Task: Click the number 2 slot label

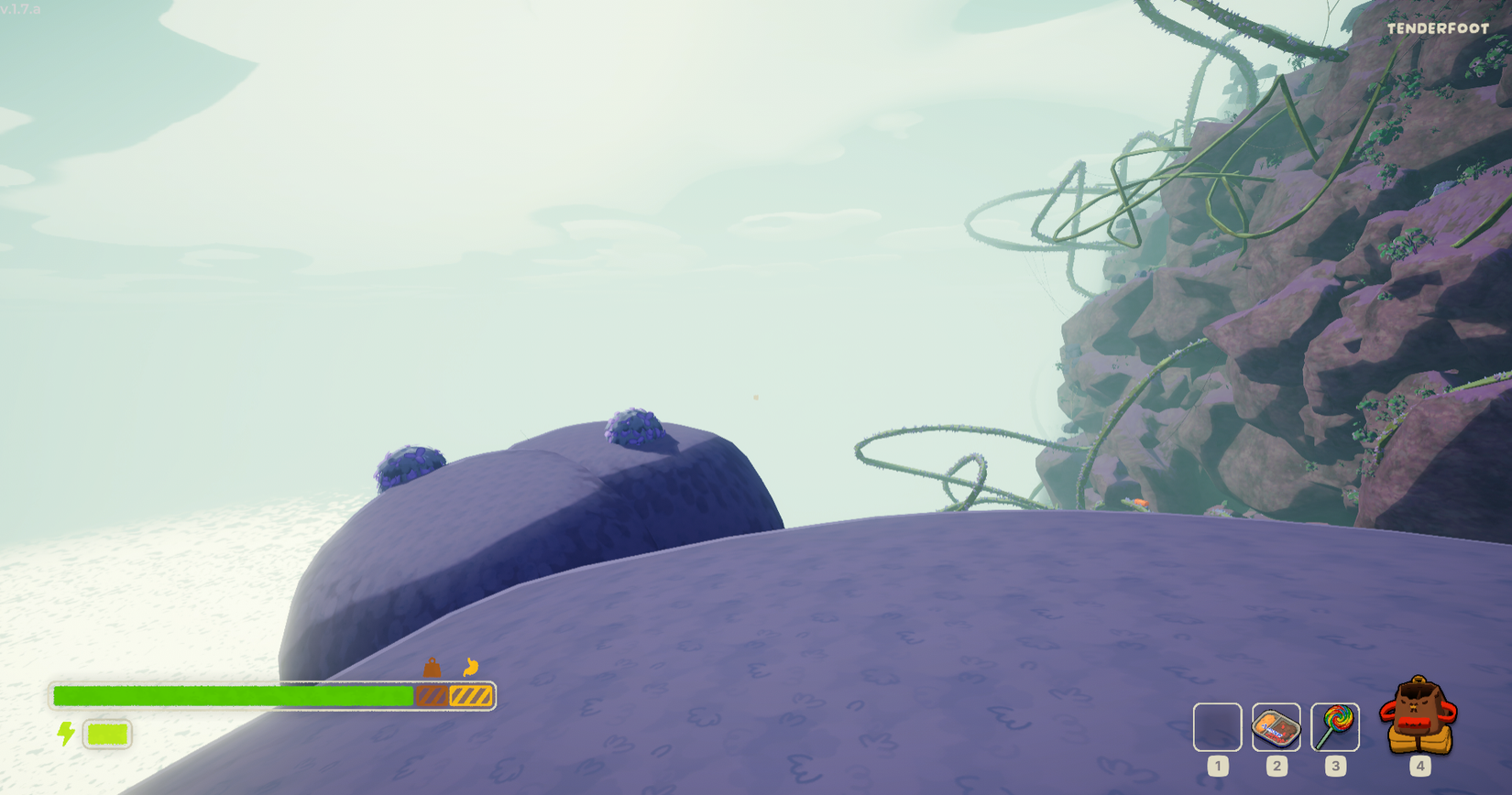Action: pyautogui.click(x=1277, y=764)
